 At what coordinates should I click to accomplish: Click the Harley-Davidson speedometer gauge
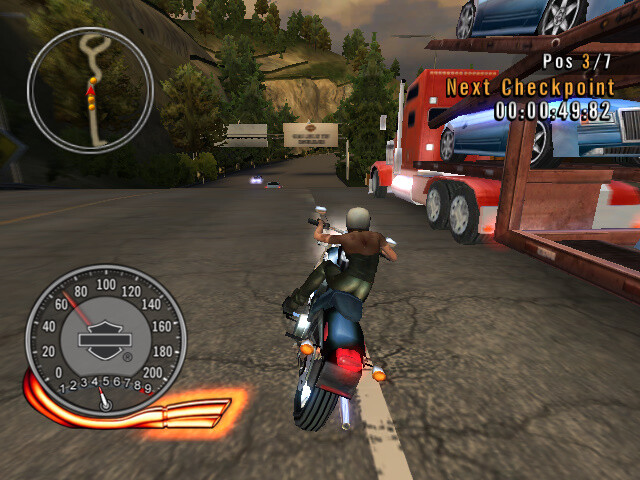tap(104, 340)
